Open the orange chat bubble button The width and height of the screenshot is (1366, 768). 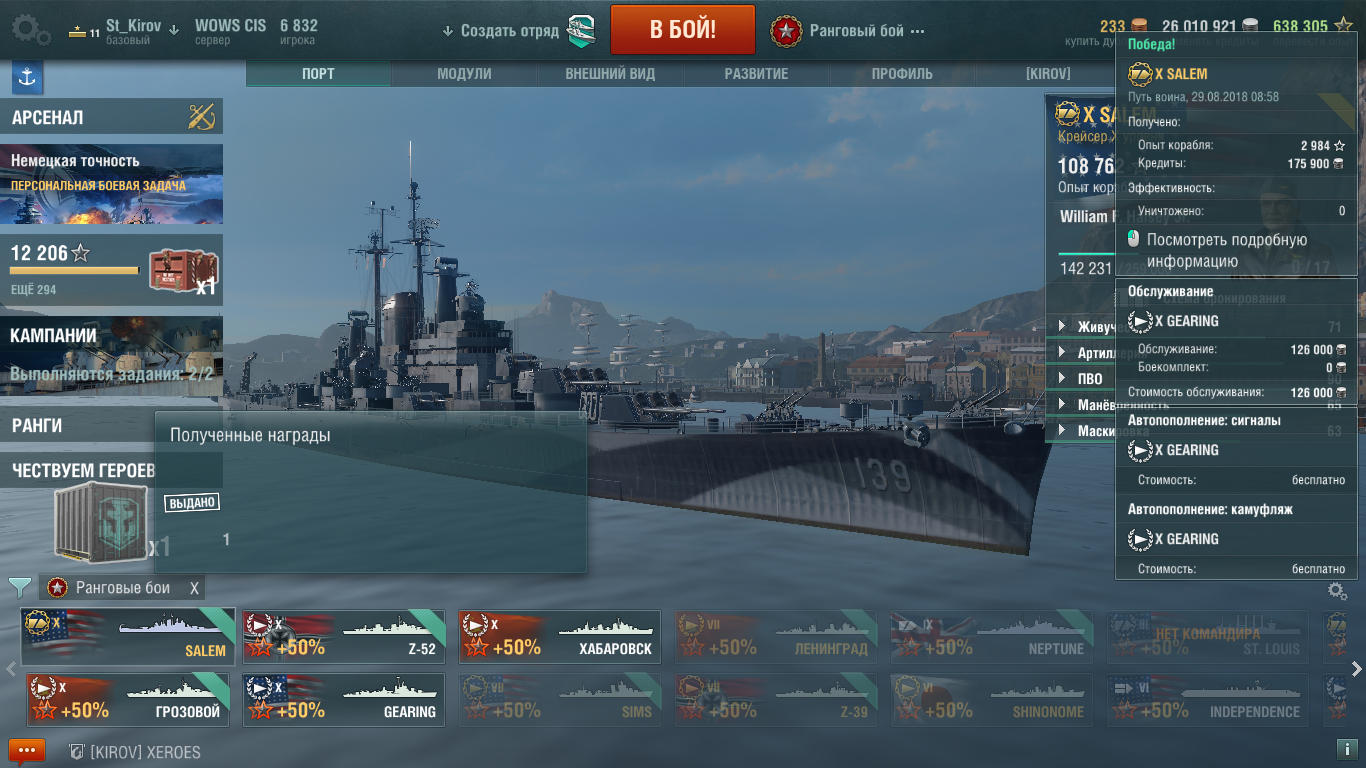[27, 751]
